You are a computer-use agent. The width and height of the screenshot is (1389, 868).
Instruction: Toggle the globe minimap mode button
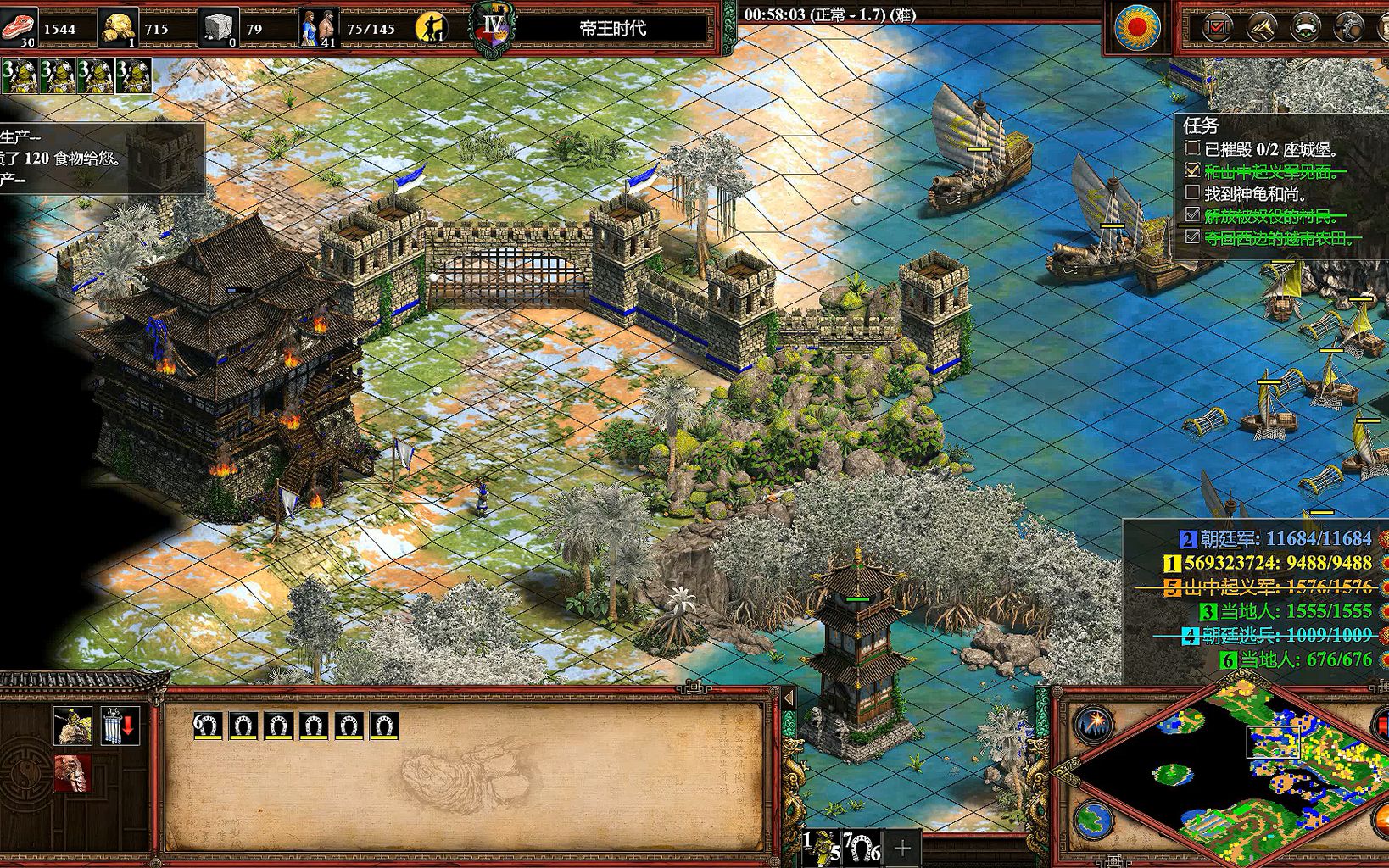[1095, 820]
